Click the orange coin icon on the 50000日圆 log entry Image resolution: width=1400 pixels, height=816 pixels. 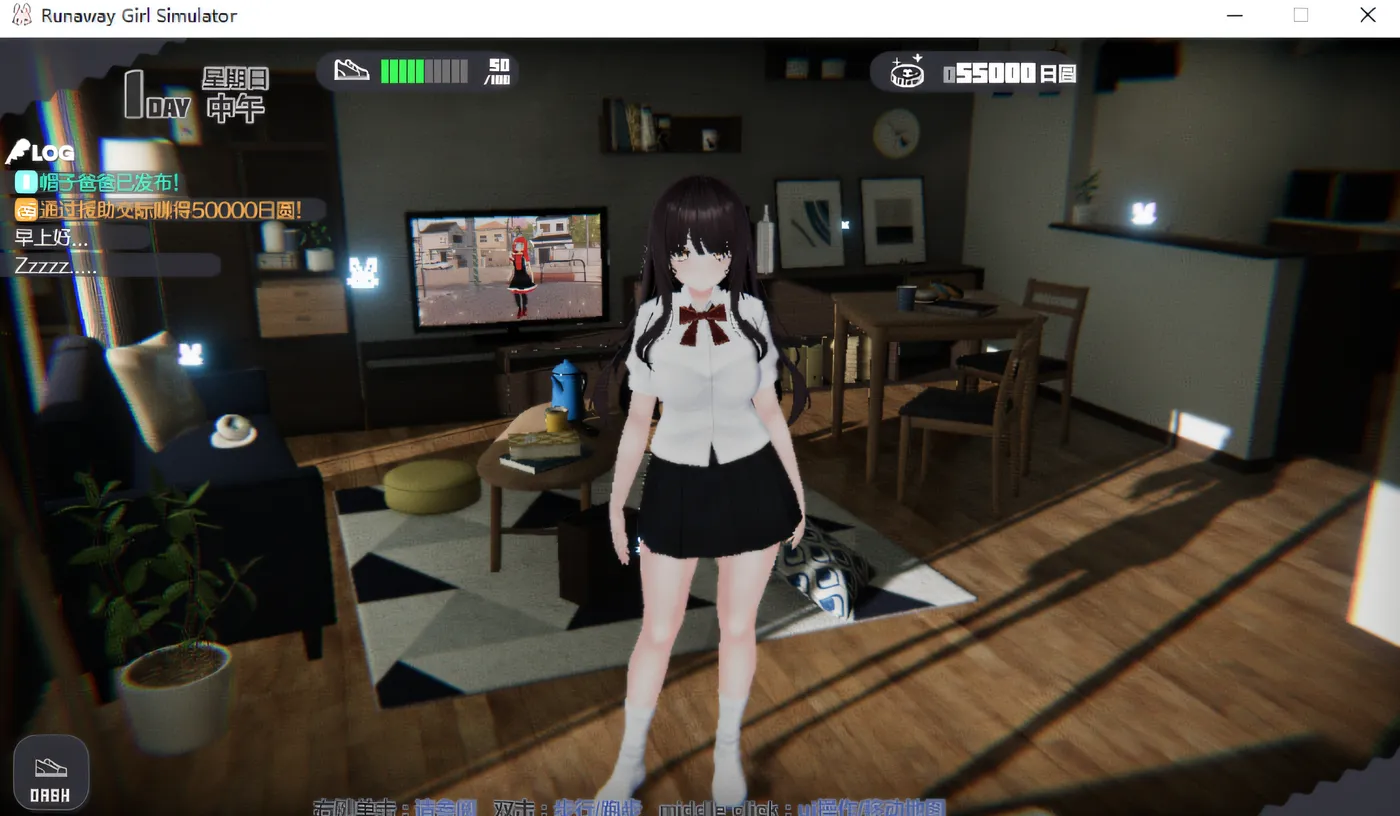pos(24,210)
